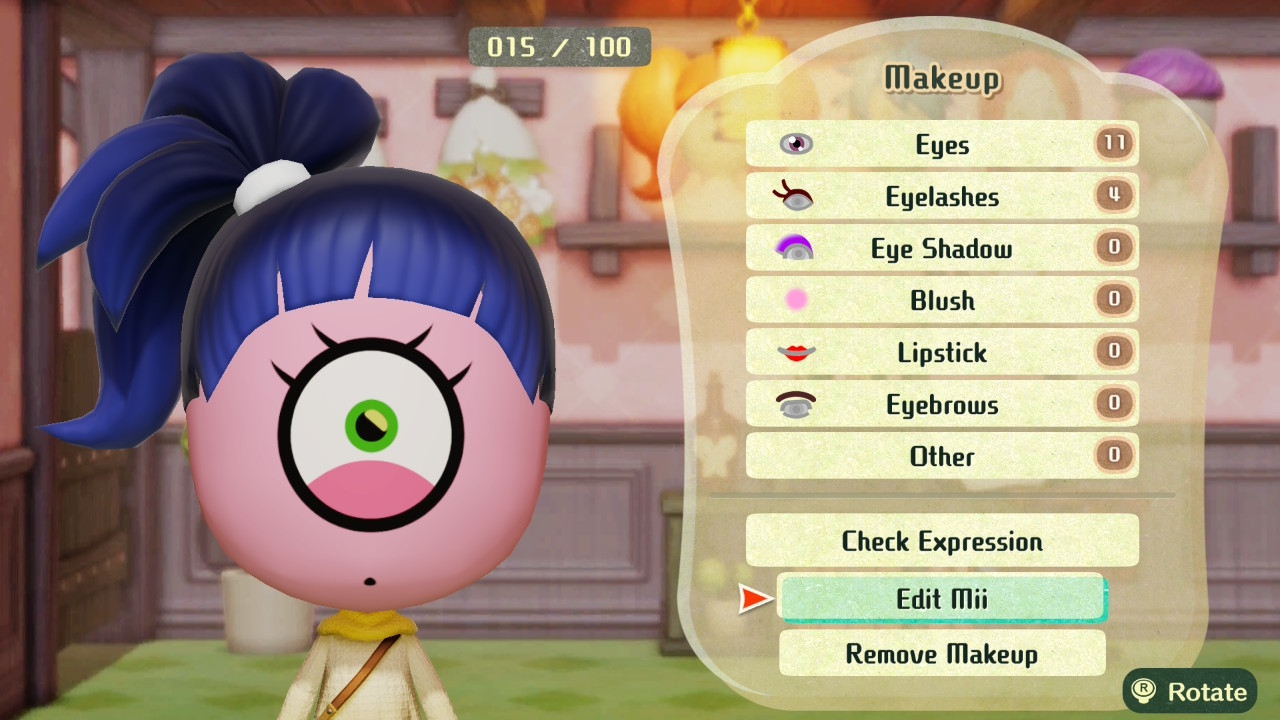Click the Check Expression button
Viewport: 1280px width, 720px height.
(941, 541)
